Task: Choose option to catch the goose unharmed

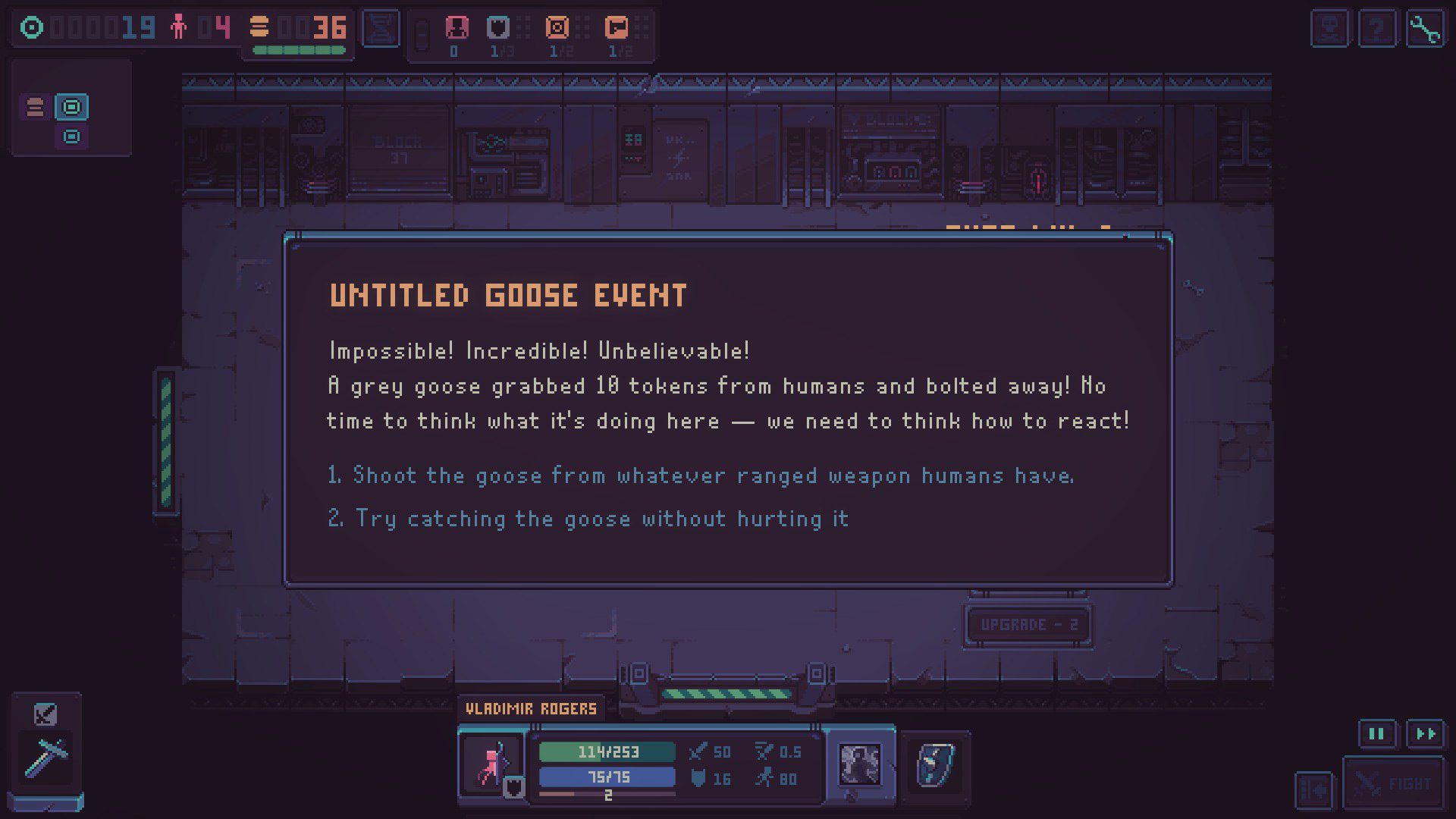Action: click(x=599, y=519)
